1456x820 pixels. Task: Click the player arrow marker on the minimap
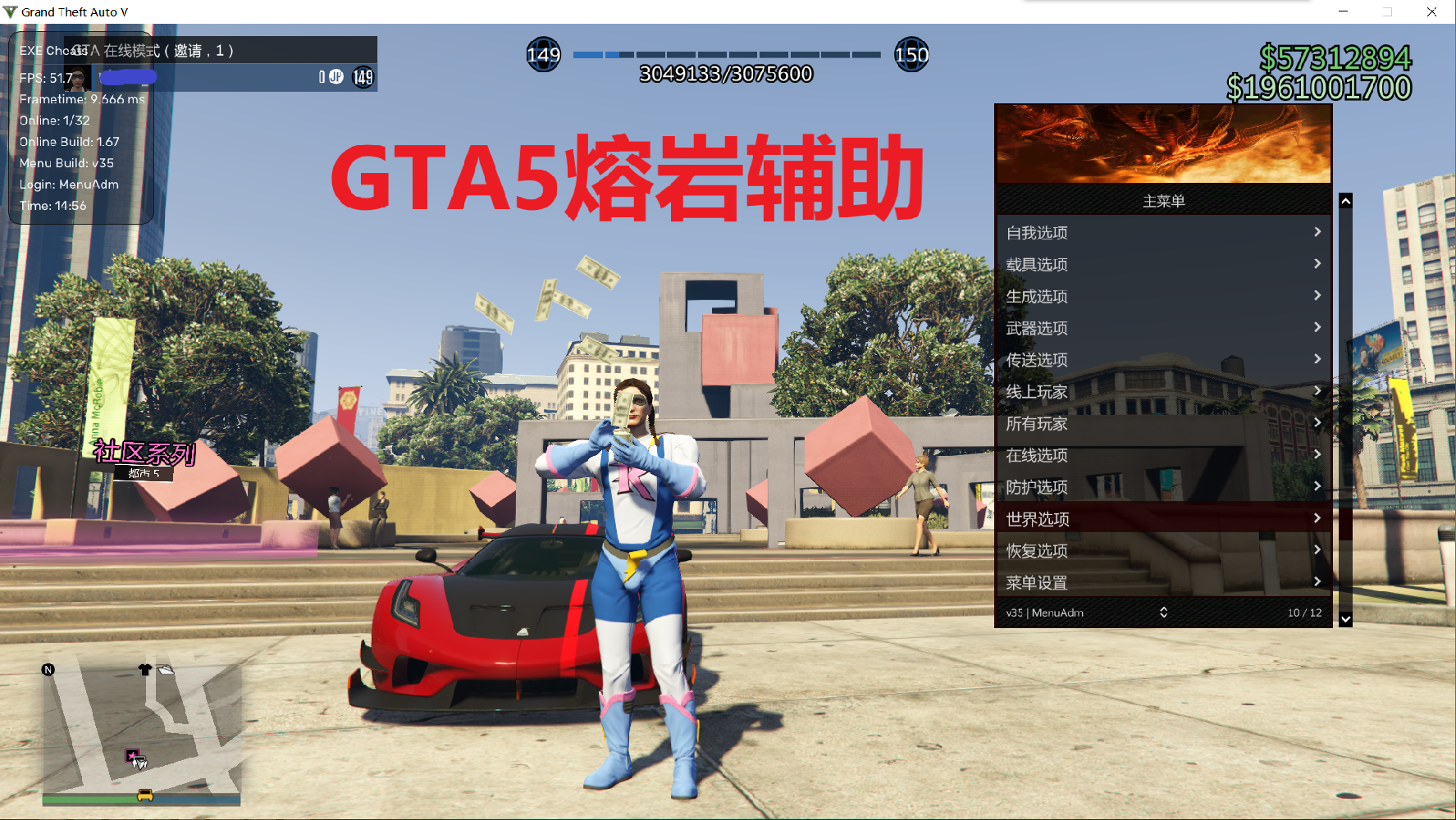click(139, 763)
